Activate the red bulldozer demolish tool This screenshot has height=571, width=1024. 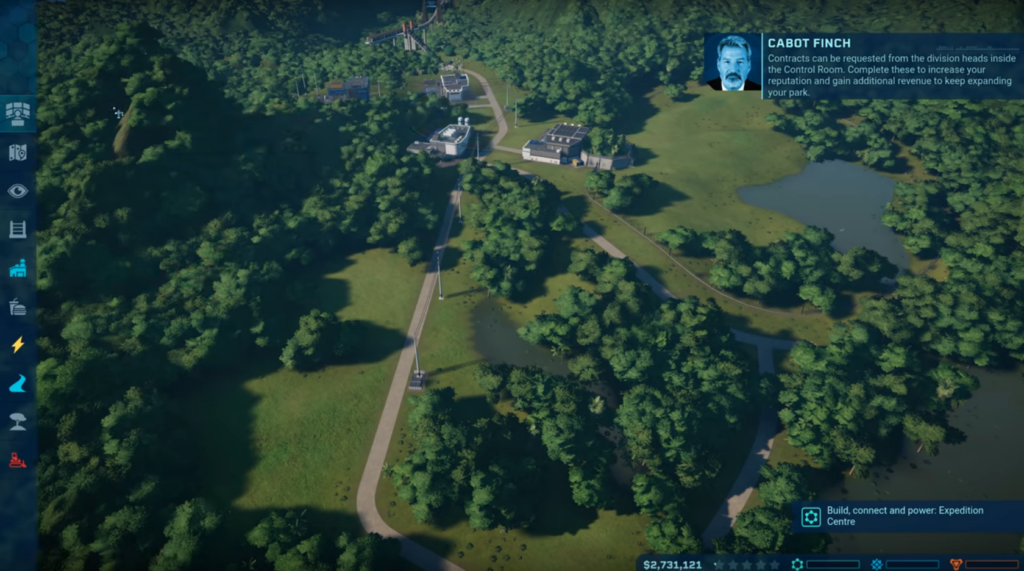click(18, 460)
